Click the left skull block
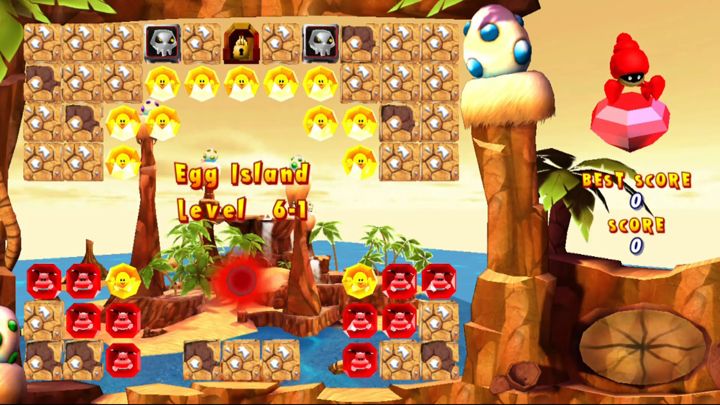Image resolution: width=720 pixels, height=405 pixels. pos(162,42)
